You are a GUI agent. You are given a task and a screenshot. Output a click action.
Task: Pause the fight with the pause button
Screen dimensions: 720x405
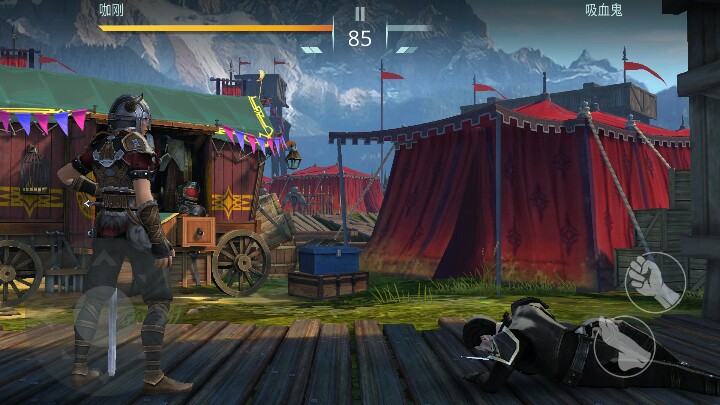[x=360, y=14]
